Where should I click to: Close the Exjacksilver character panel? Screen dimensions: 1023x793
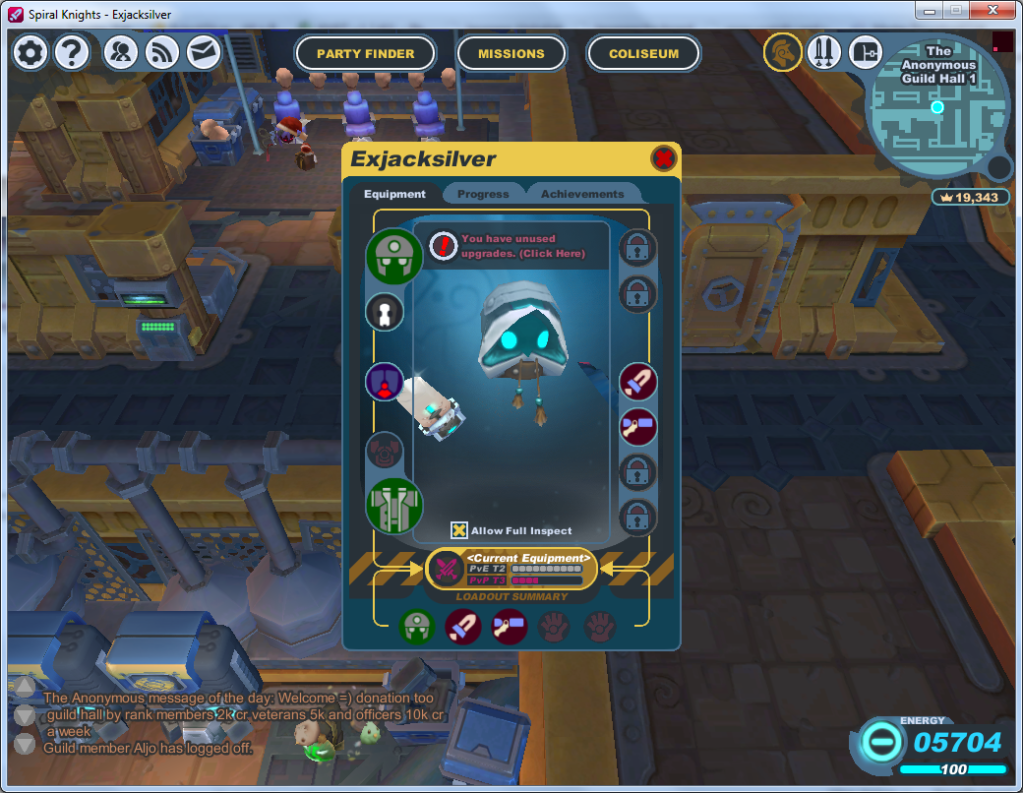[663, 158]
